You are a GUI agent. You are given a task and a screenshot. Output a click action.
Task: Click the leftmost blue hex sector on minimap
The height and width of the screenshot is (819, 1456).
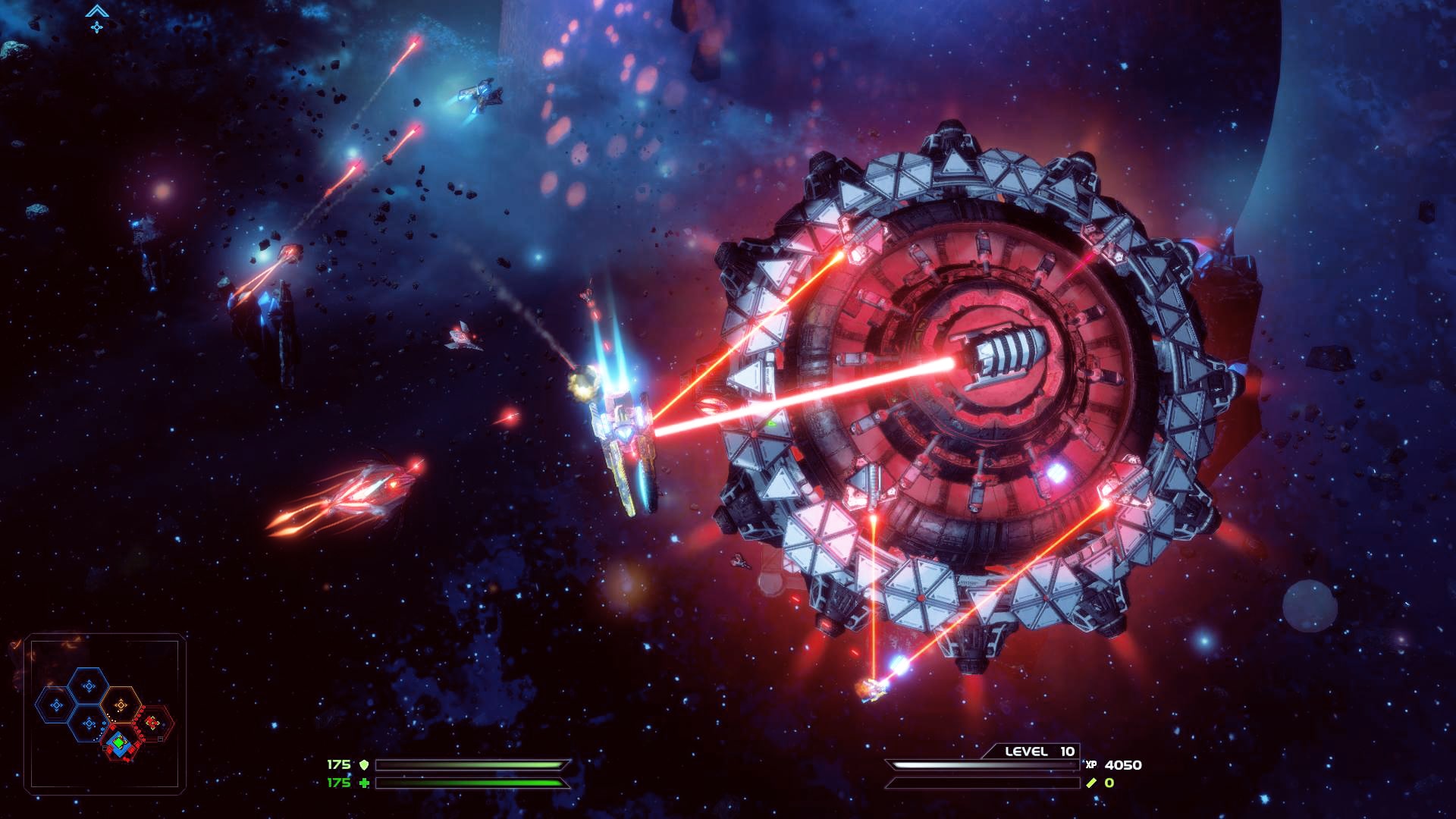[x=55, y=704]
